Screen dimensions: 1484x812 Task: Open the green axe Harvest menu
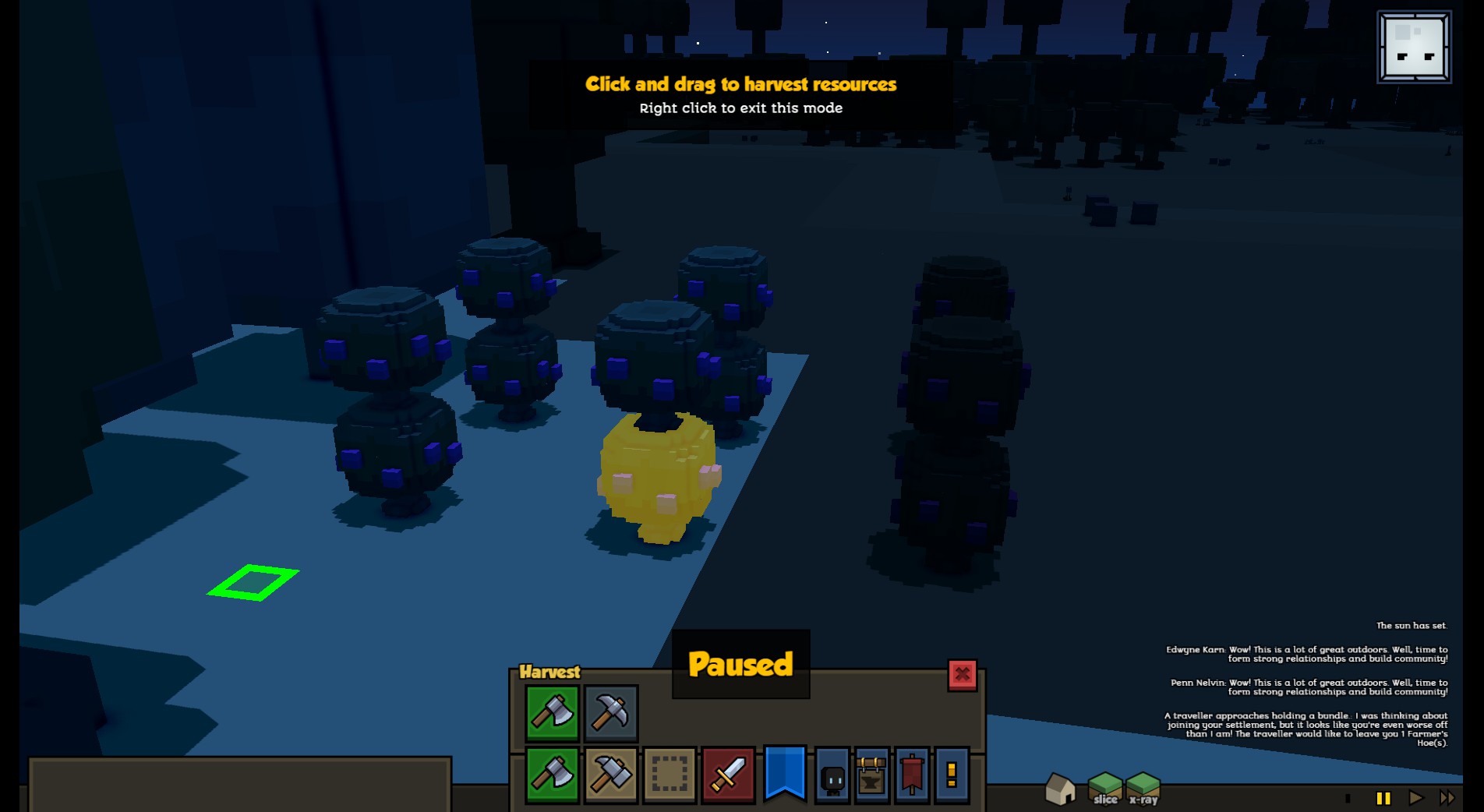click(x=552, y=775)
